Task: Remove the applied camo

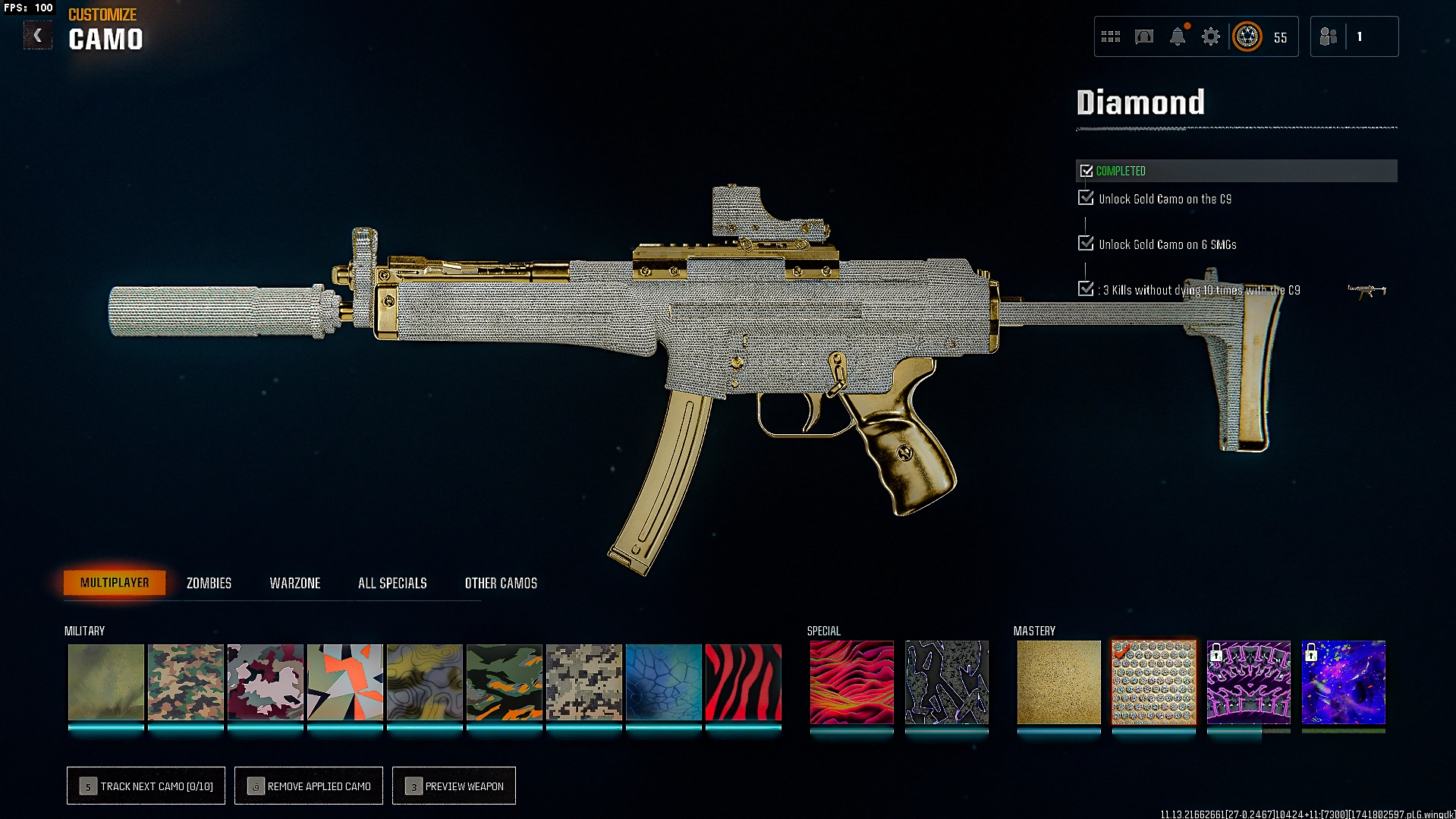Action: 309,786
